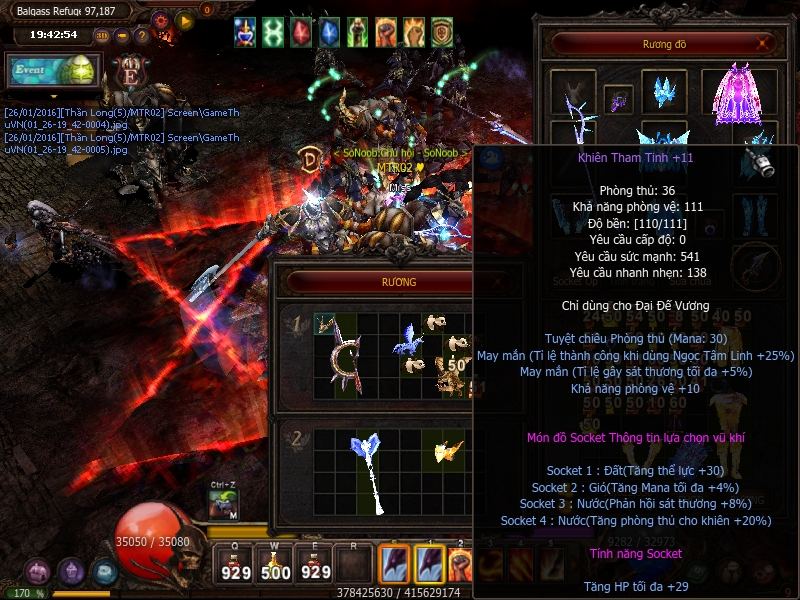Use the E slot red potion

(x=316, y=564)
